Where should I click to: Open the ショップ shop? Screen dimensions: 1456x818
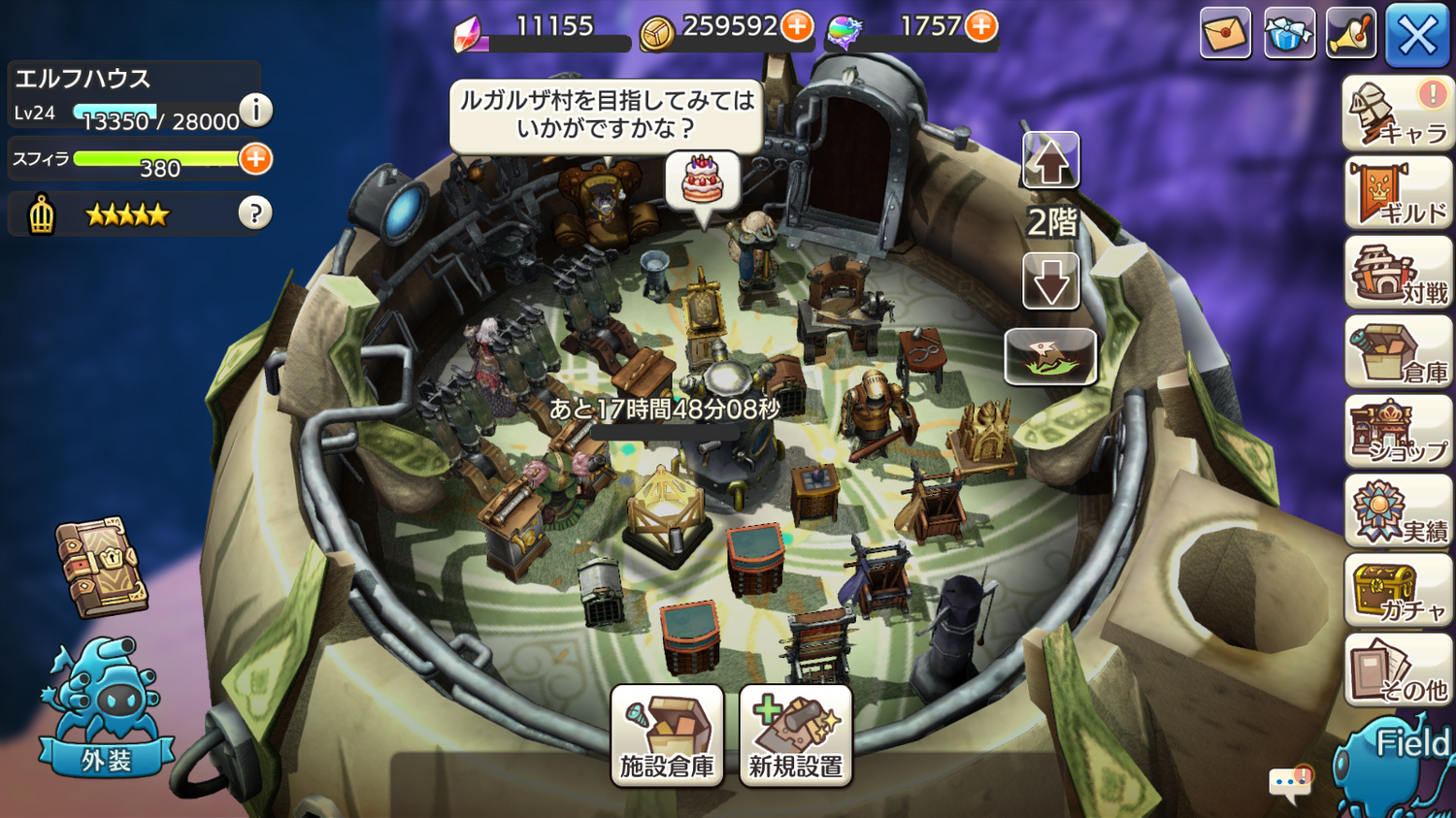pyautogui.click(x=1398, y=433)
